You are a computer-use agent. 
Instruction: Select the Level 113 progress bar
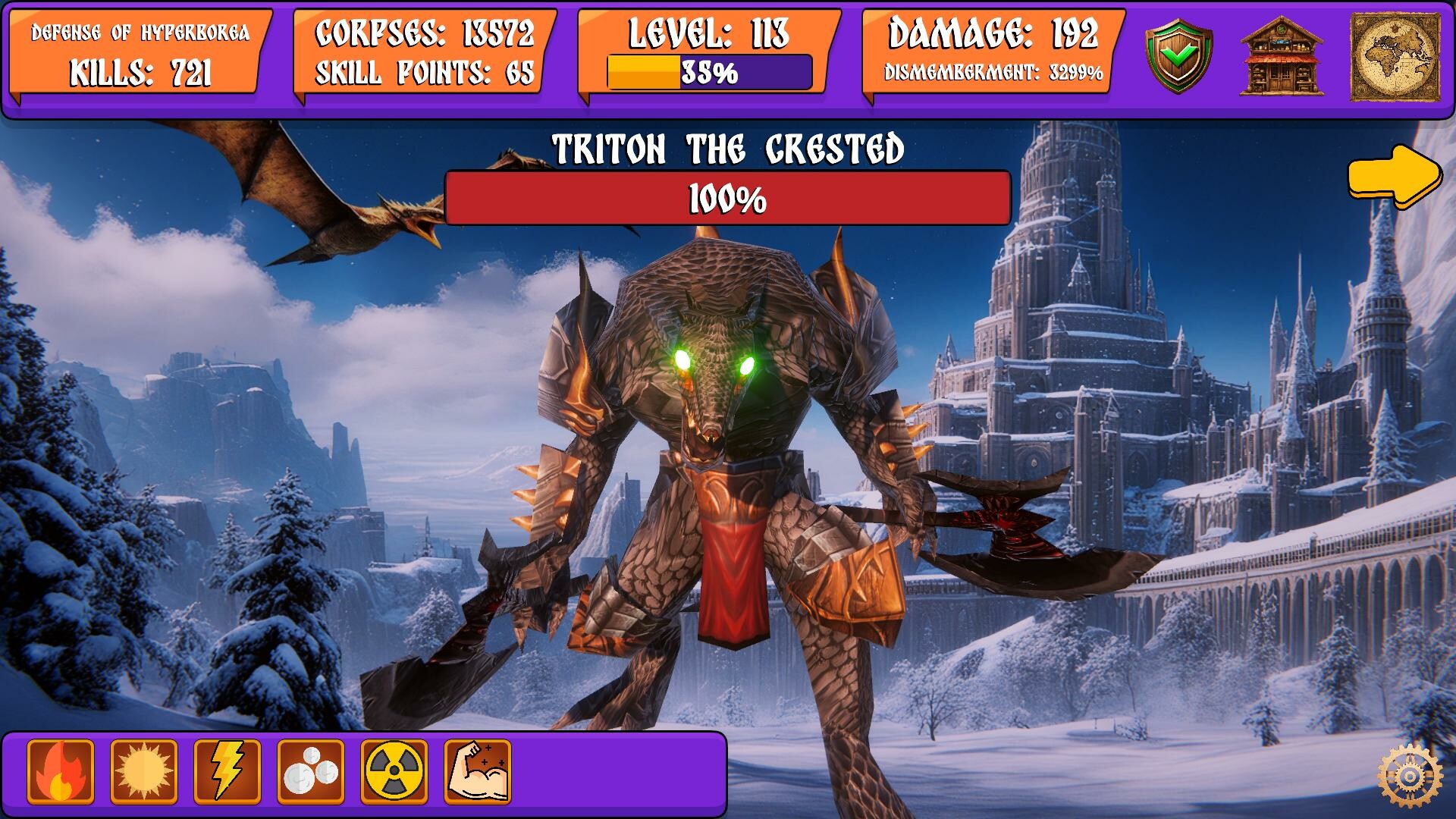click(708, 73)
